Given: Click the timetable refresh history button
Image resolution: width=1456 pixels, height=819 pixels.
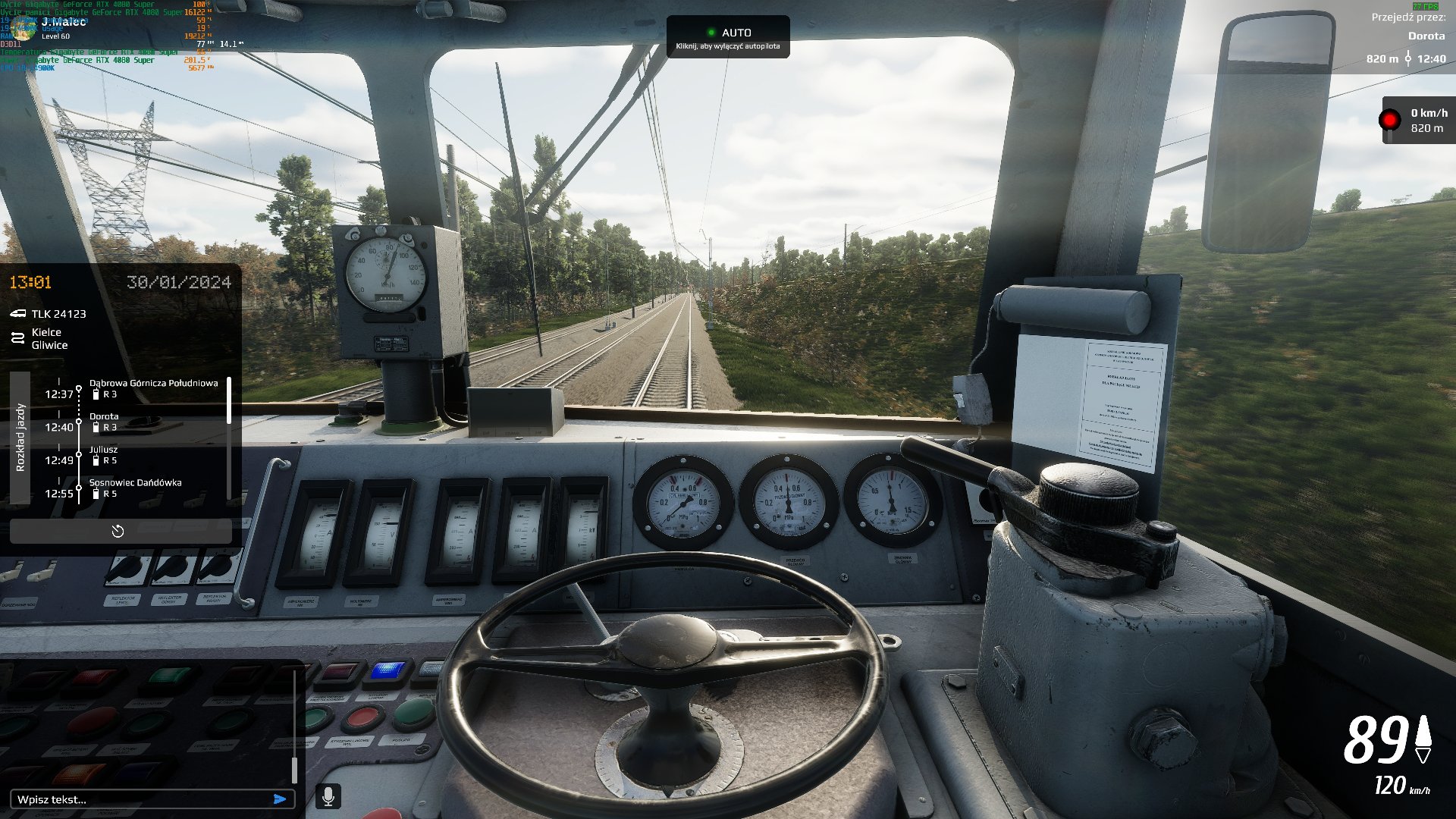Looking at the screenshot, I should [x=119, y=532].
